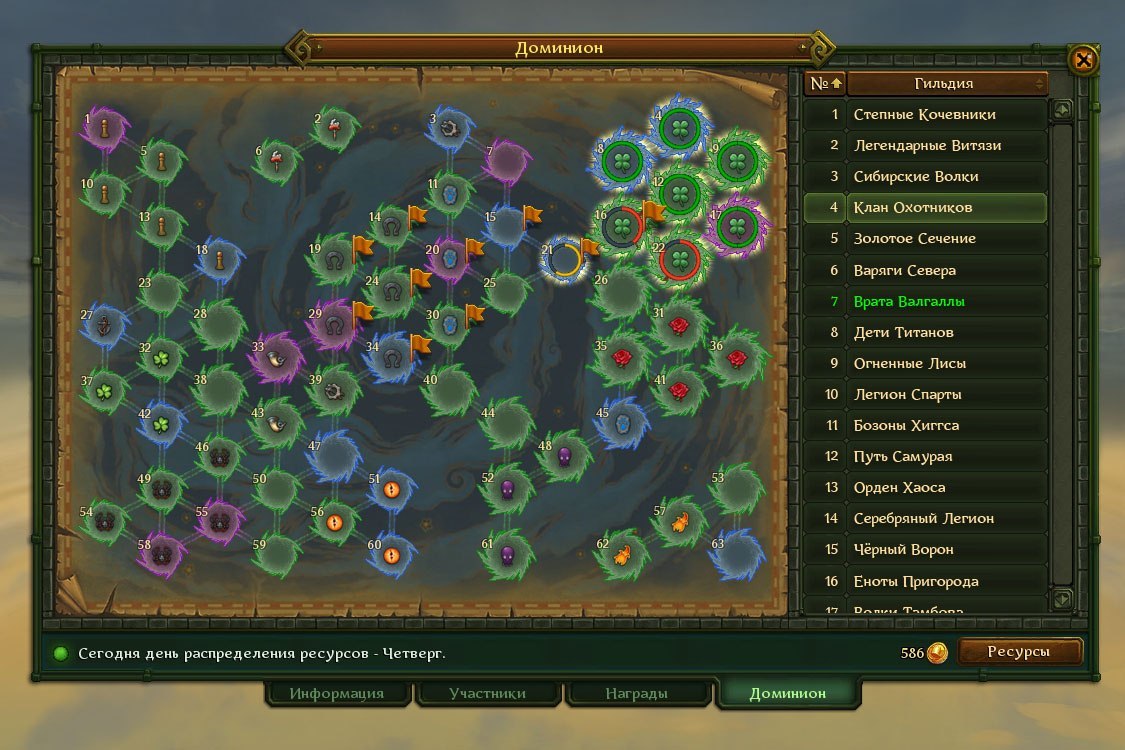This screenshot has width=1125, height=750.
Task: Click map sector number 21
Action: (x=565, y=259)
